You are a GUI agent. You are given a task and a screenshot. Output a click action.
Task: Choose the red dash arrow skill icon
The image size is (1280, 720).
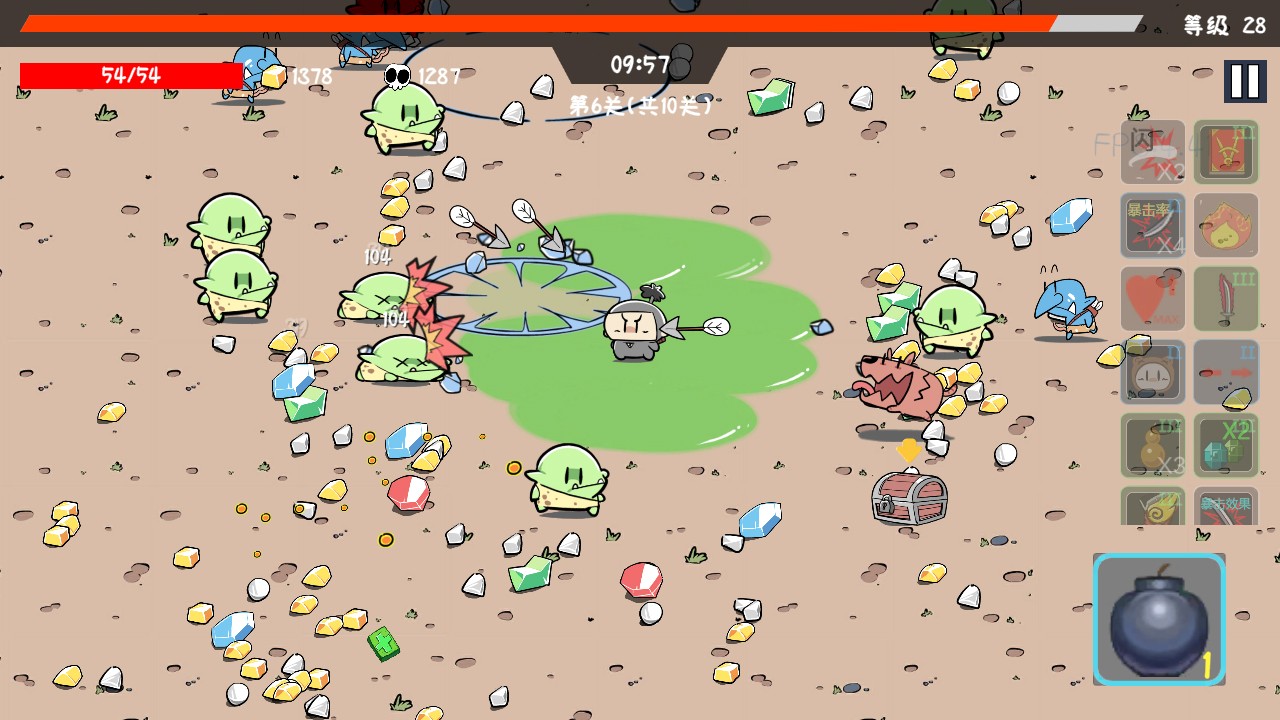(1226, 371)
